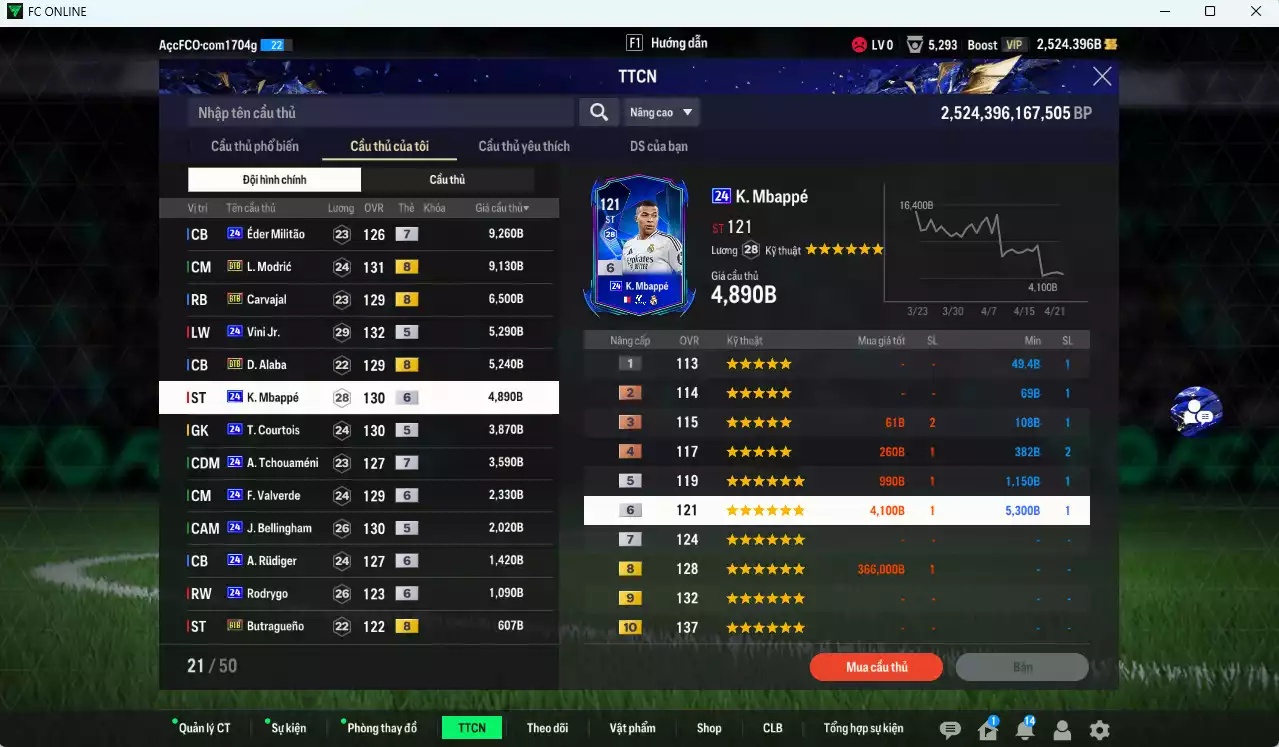Maximize the FC ONLINE window

(1210, 12)
